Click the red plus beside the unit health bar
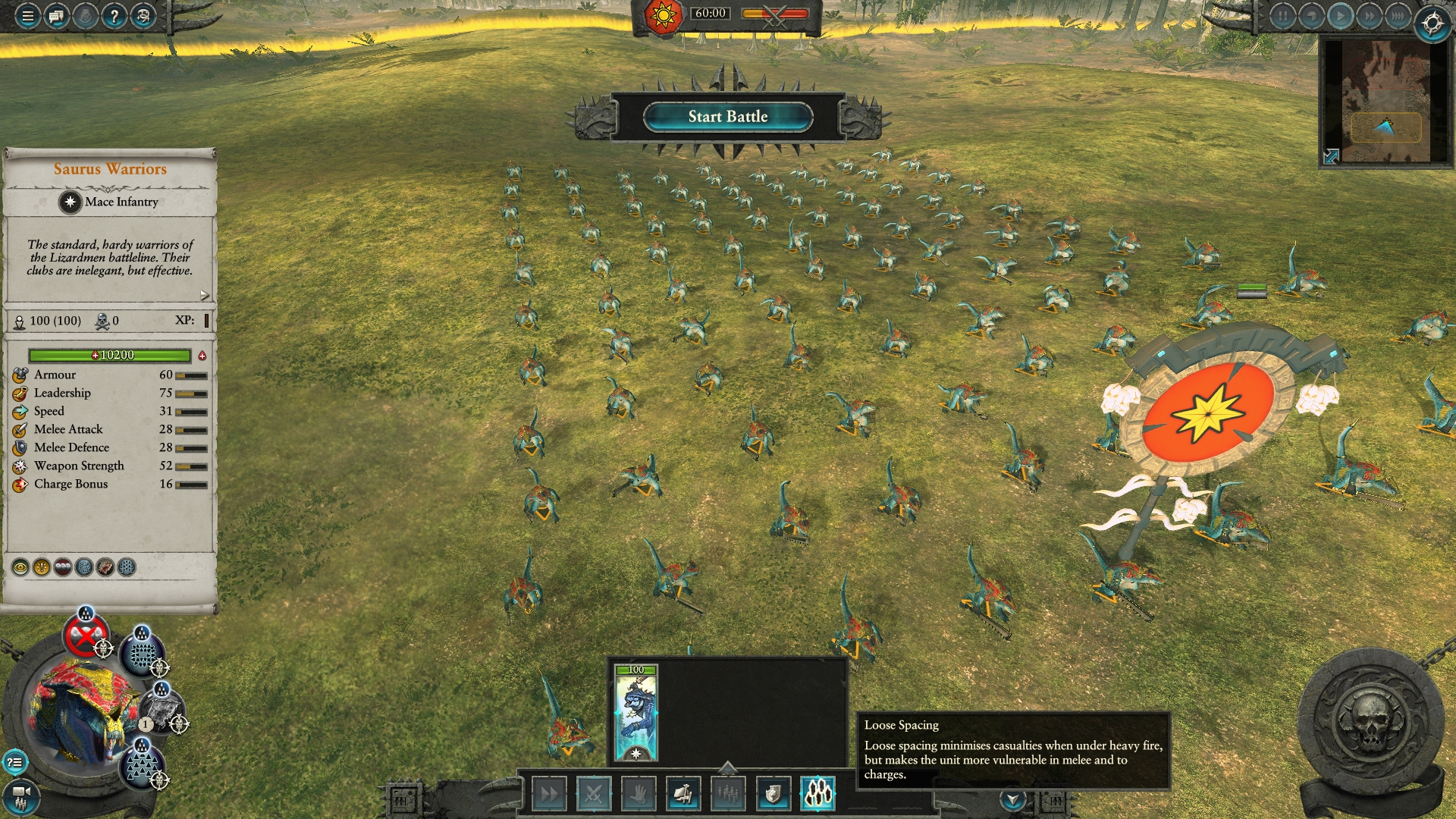This screenshot has width=1456, height=819. [x=202, y=356]
